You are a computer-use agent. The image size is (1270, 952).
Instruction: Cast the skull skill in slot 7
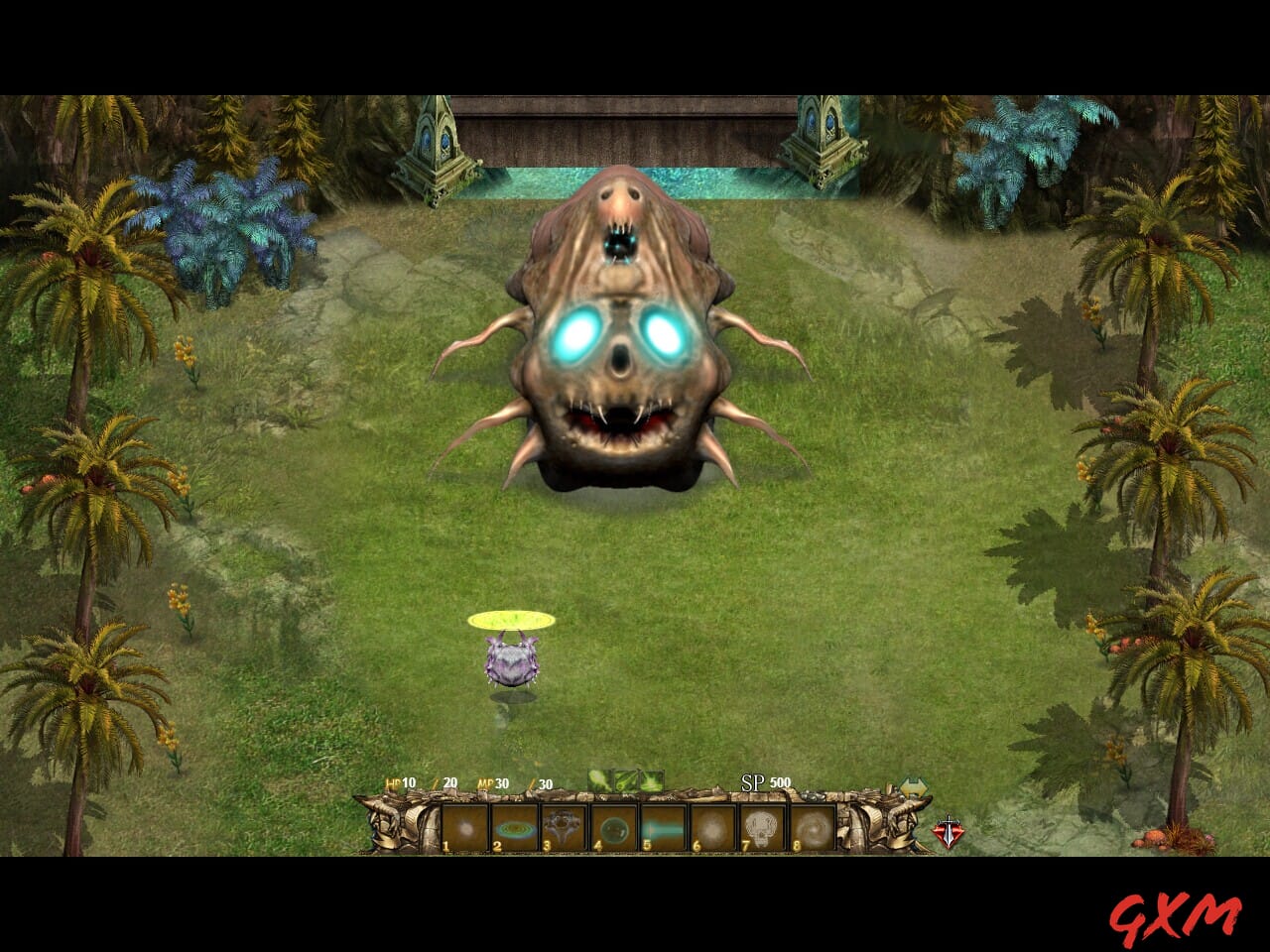pyautogui.click(x=762, y=826)
